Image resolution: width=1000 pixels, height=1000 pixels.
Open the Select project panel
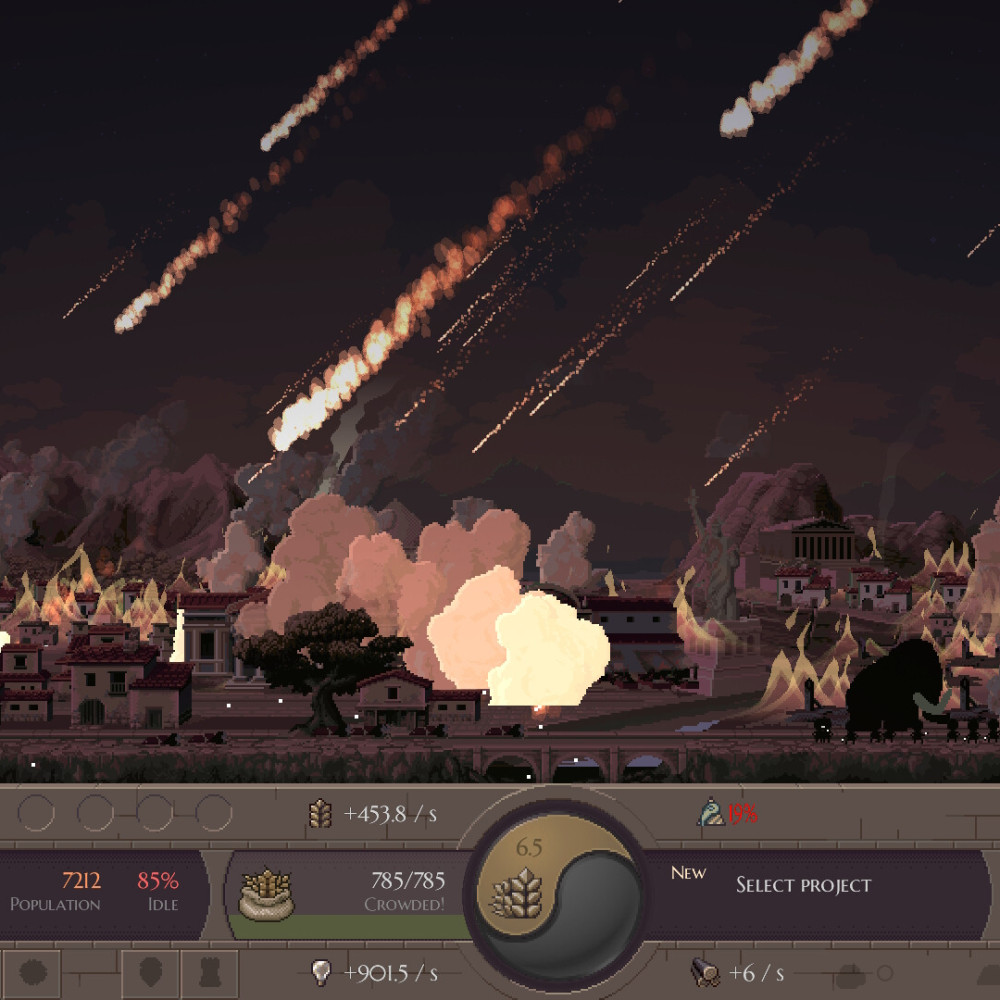click(803, 885)
